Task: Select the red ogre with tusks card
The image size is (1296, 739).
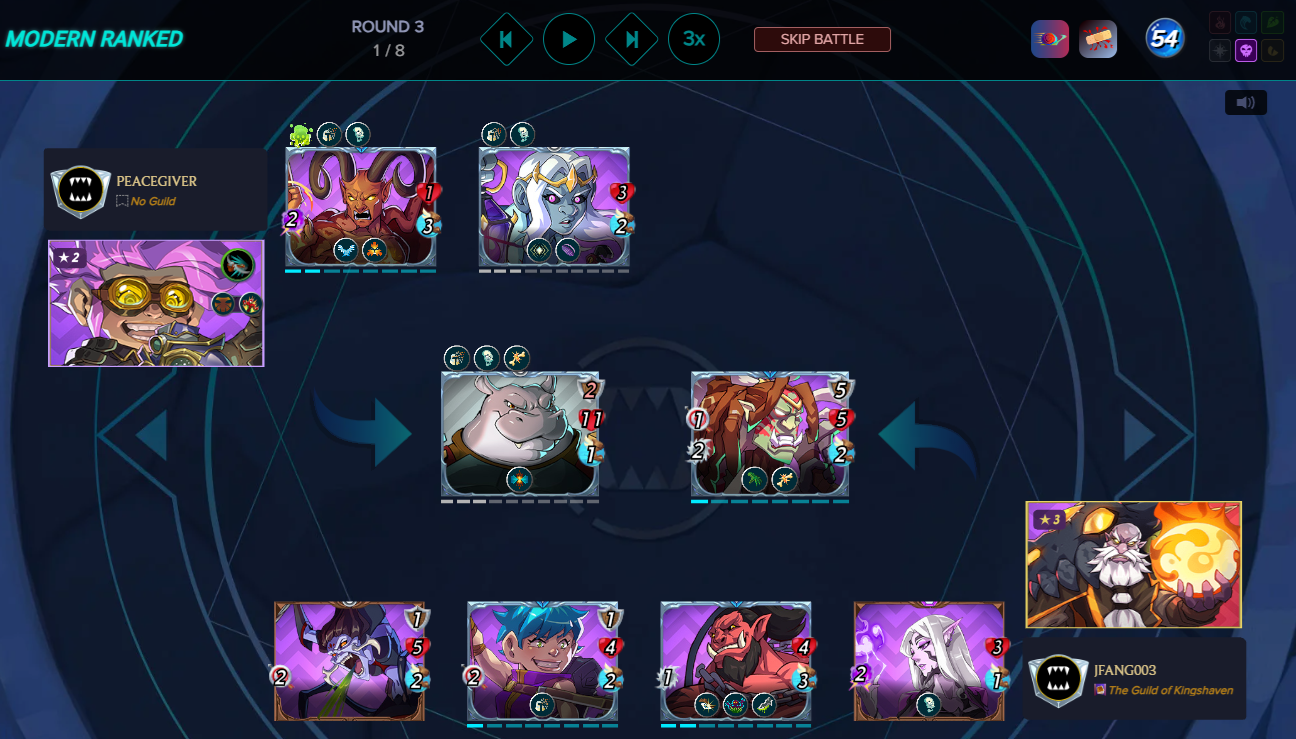Action: [x=735, y=660]
